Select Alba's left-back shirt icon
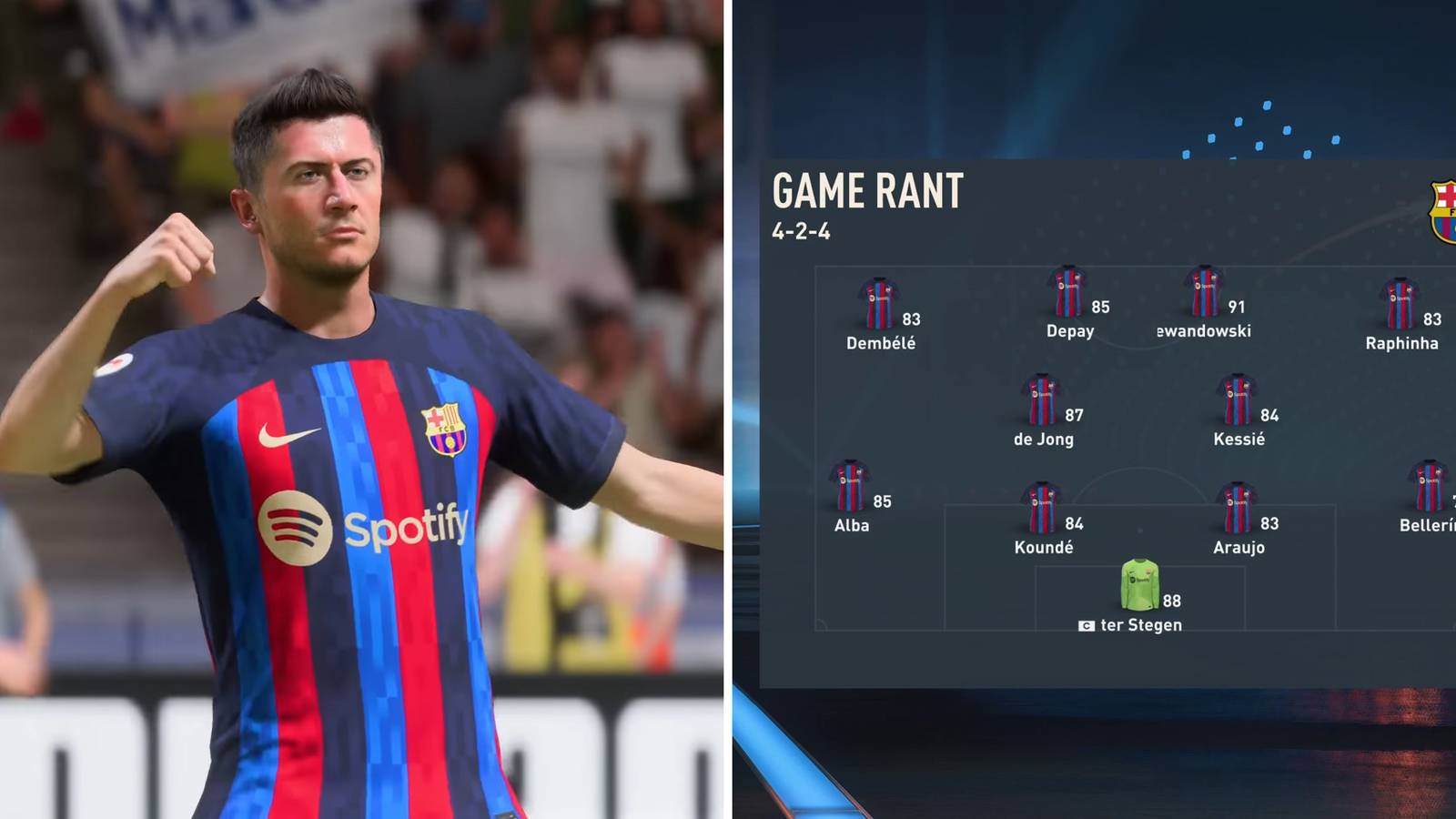The width and height of the screenshot is (1456, 819). [x=851, y=487]
